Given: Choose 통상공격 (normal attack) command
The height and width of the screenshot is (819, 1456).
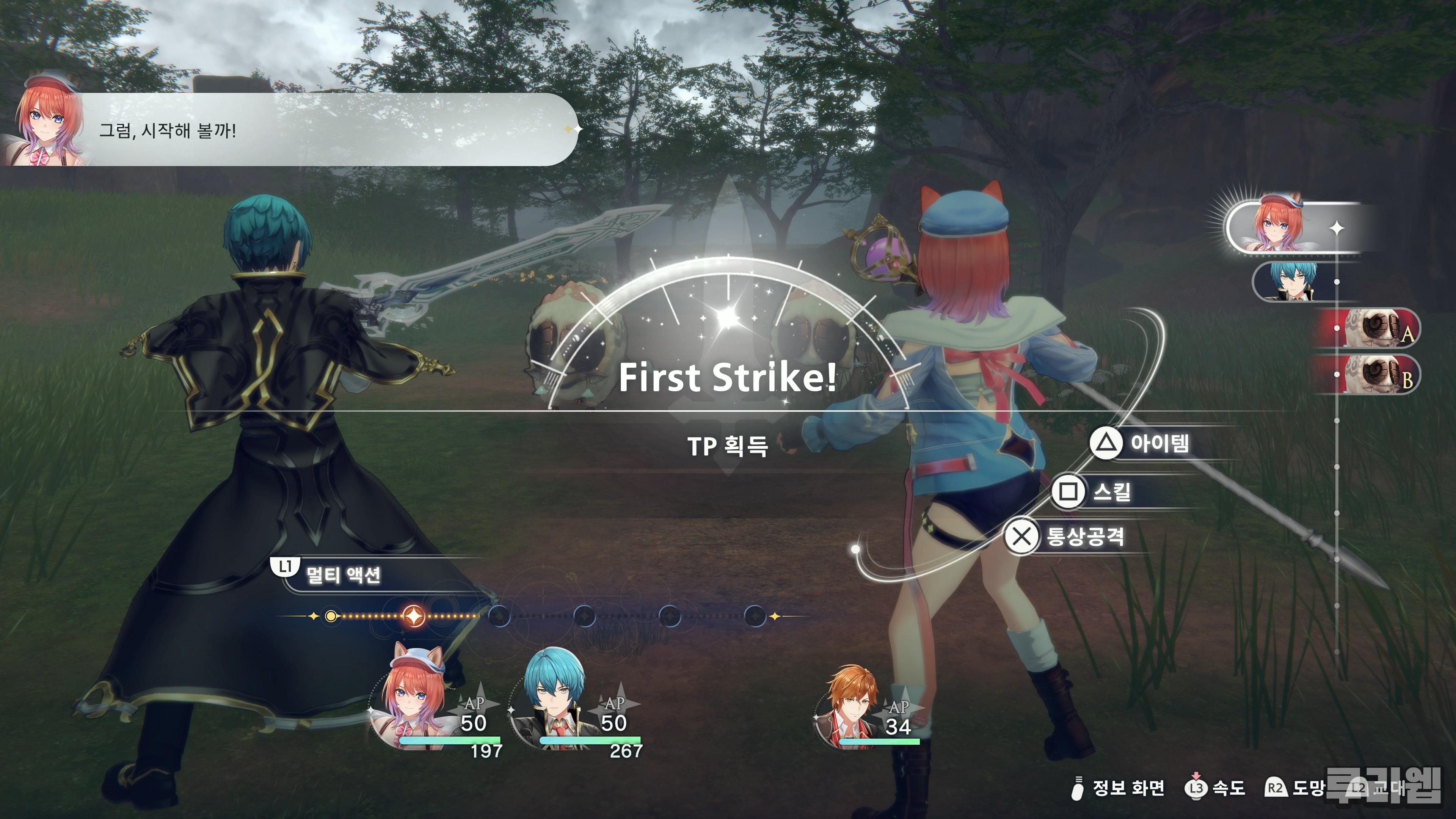Looking at the screenshot, I should (x=1066, y=536).
